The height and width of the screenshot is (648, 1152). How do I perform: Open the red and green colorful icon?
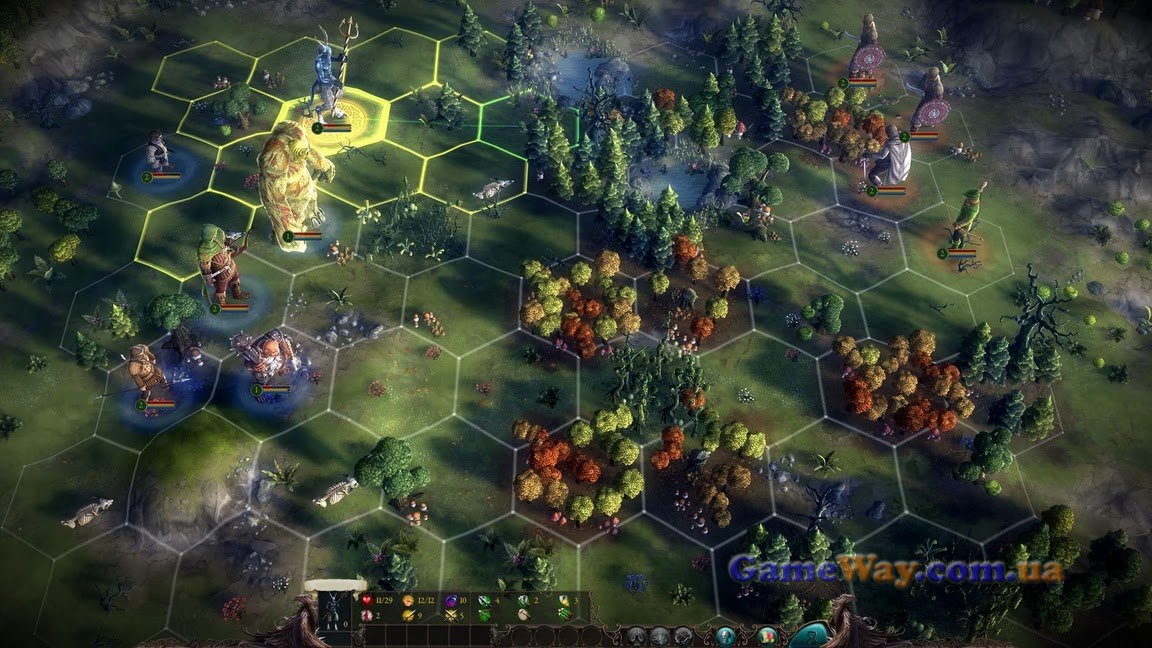tap(768, 636)
